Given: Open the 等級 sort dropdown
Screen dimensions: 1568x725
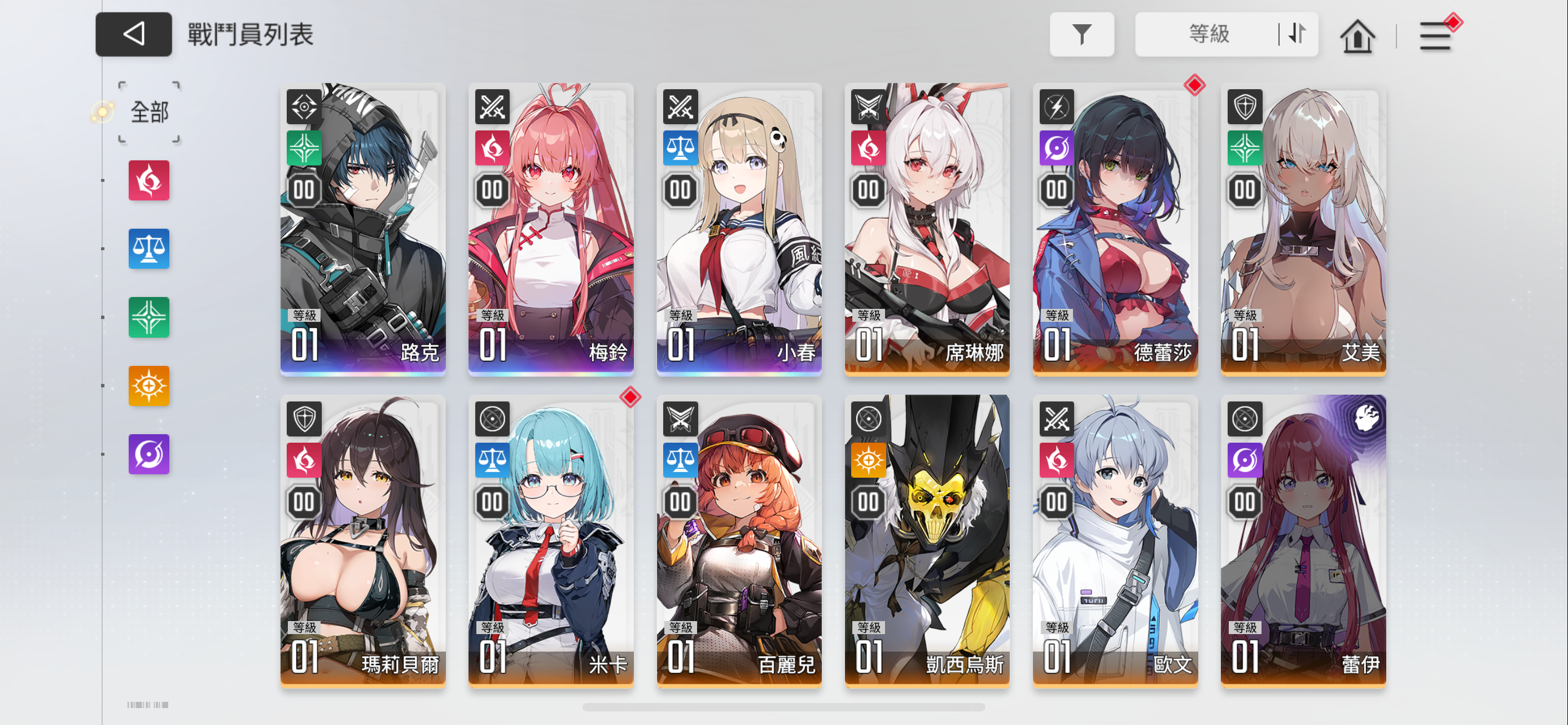Looking at the screenshot, I should [1208, 34].
